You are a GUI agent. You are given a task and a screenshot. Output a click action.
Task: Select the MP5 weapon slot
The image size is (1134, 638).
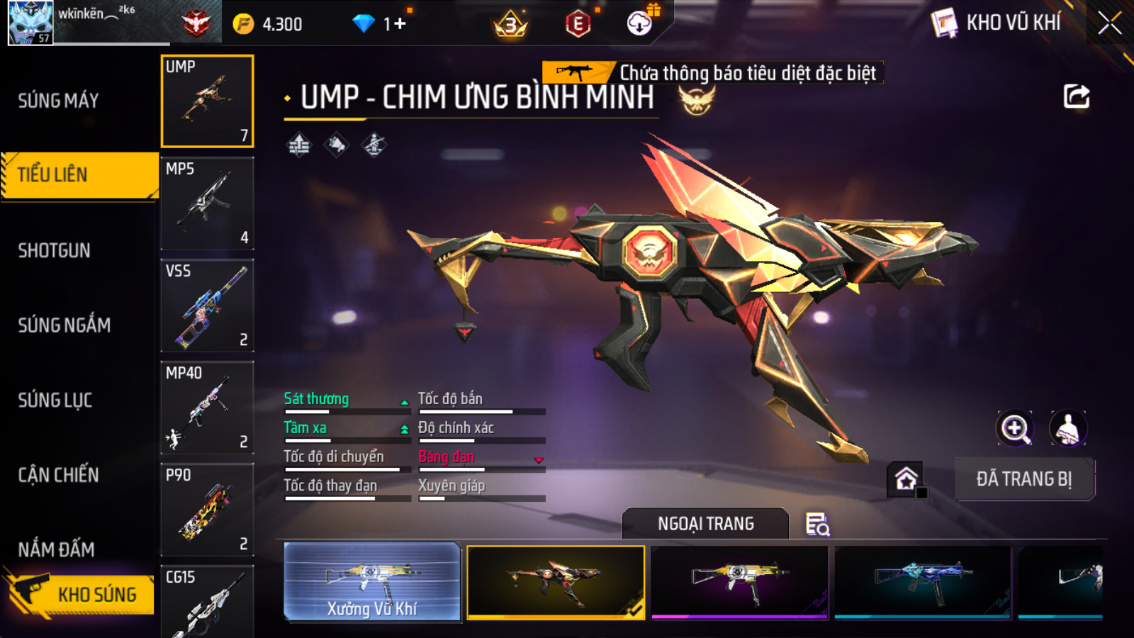(x=207, y=203)
